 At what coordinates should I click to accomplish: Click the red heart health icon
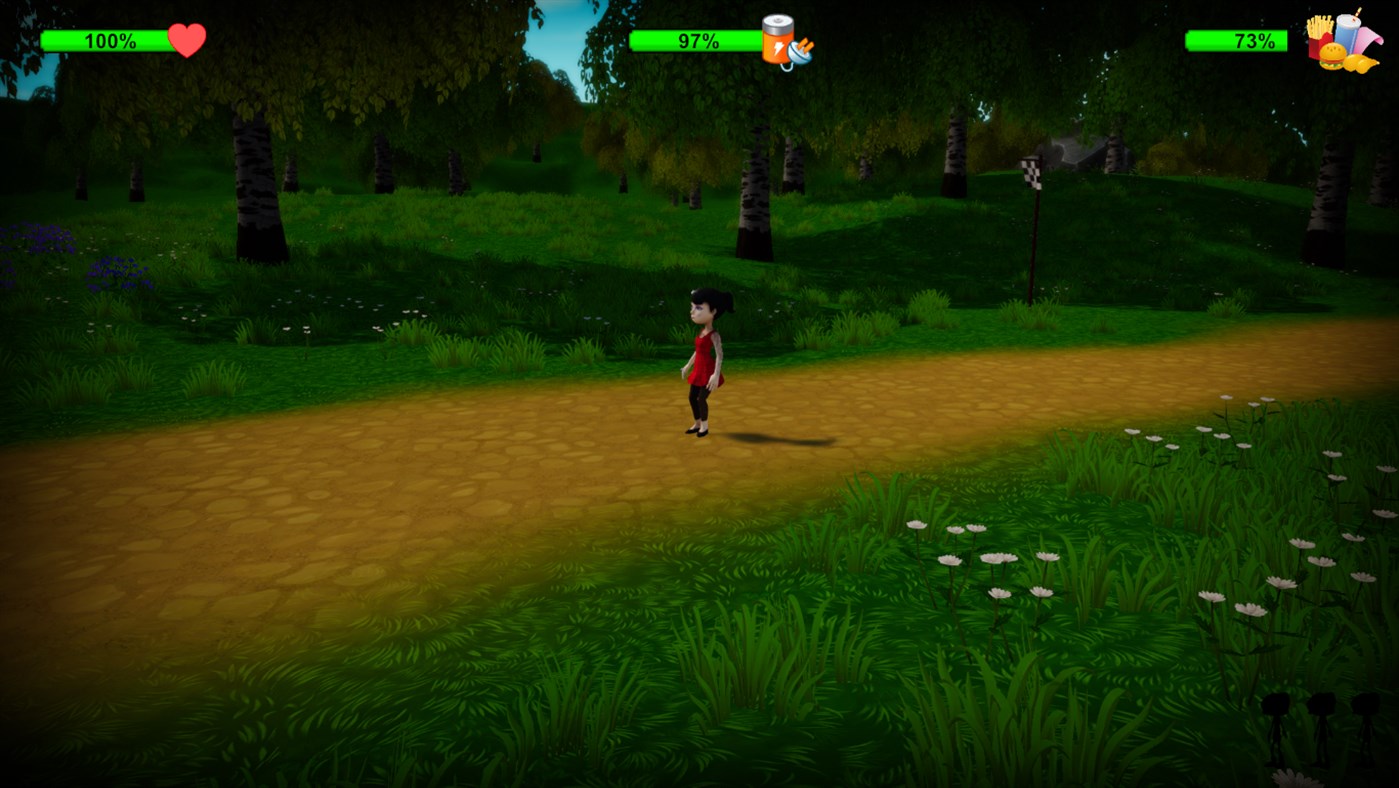(187, 40)
